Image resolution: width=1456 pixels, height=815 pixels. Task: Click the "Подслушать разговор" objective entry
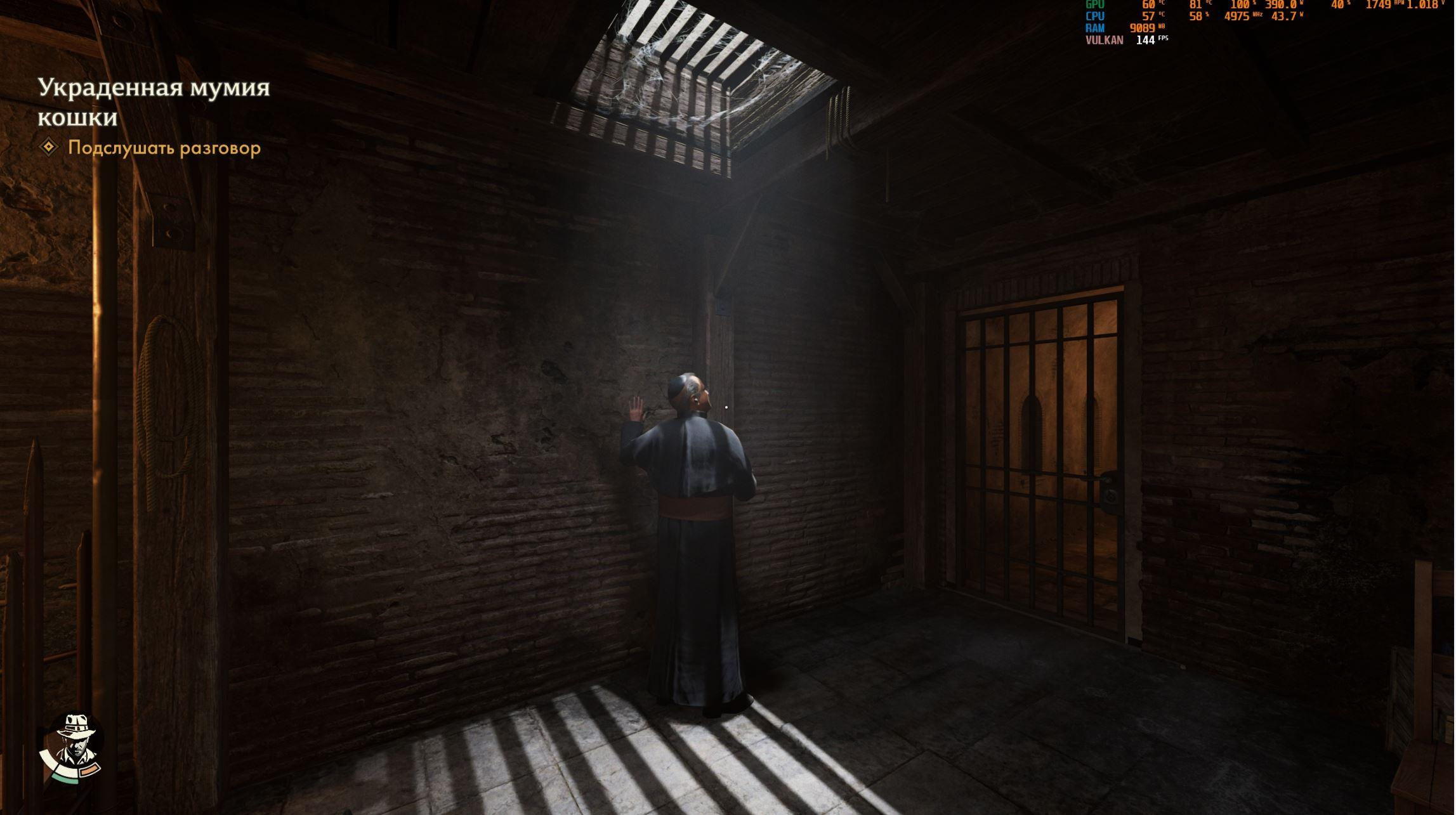(164, 148)
